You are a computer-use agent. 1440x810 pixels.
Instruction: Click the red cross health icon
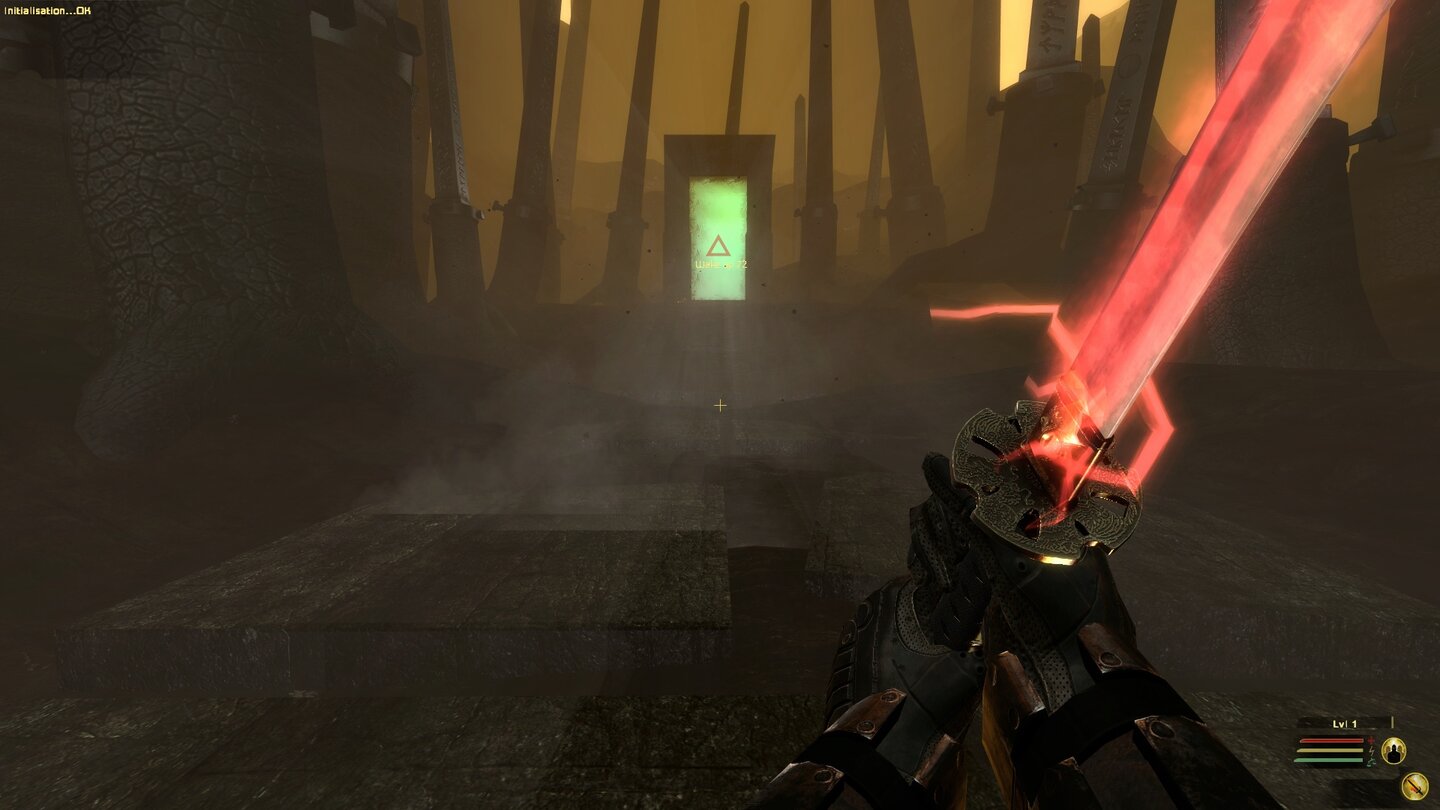coord(1372,741)
